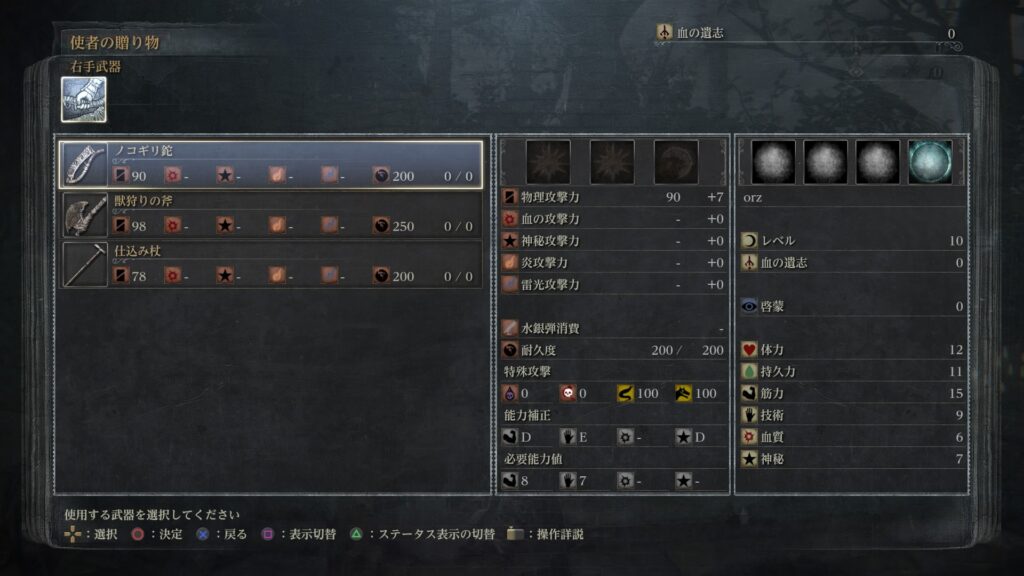Choose the 獣狩りの斧 weapon row
This screenshot has width=1024, height=576.
coord(271,214)
